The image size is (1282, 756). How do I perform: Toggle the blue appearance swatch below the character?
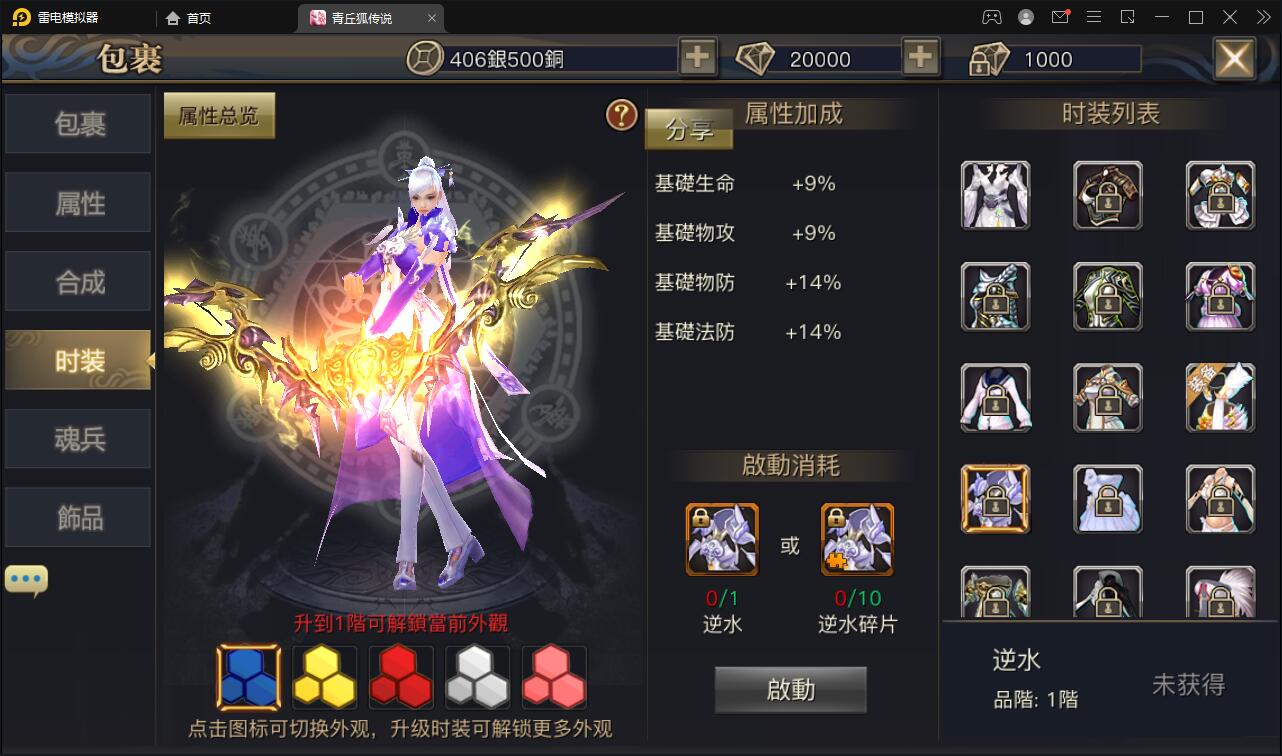tap(246, 677)
